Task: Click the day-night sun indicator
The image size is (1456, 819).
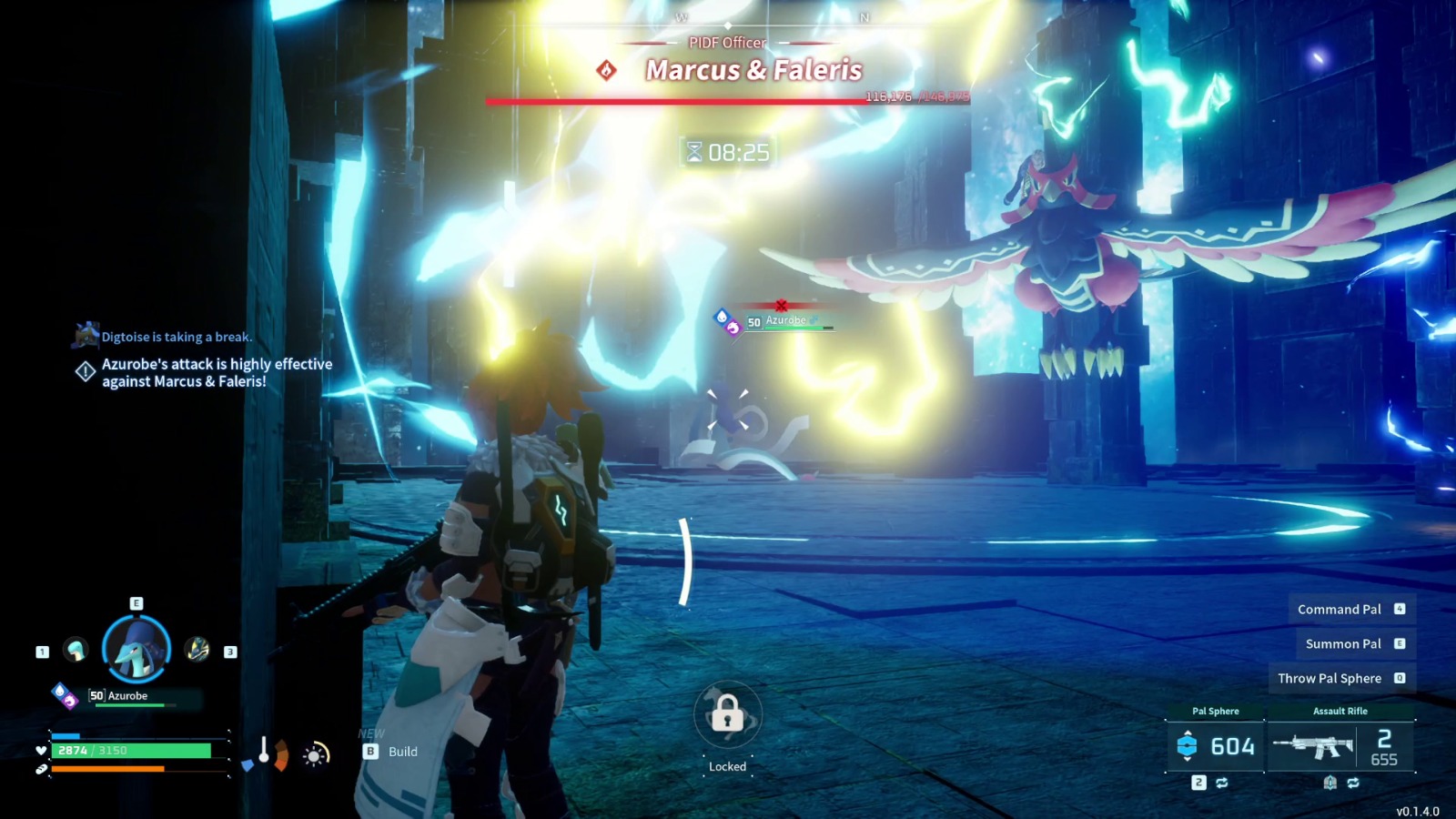Action: pyautogui.click(x=315, y=754)
